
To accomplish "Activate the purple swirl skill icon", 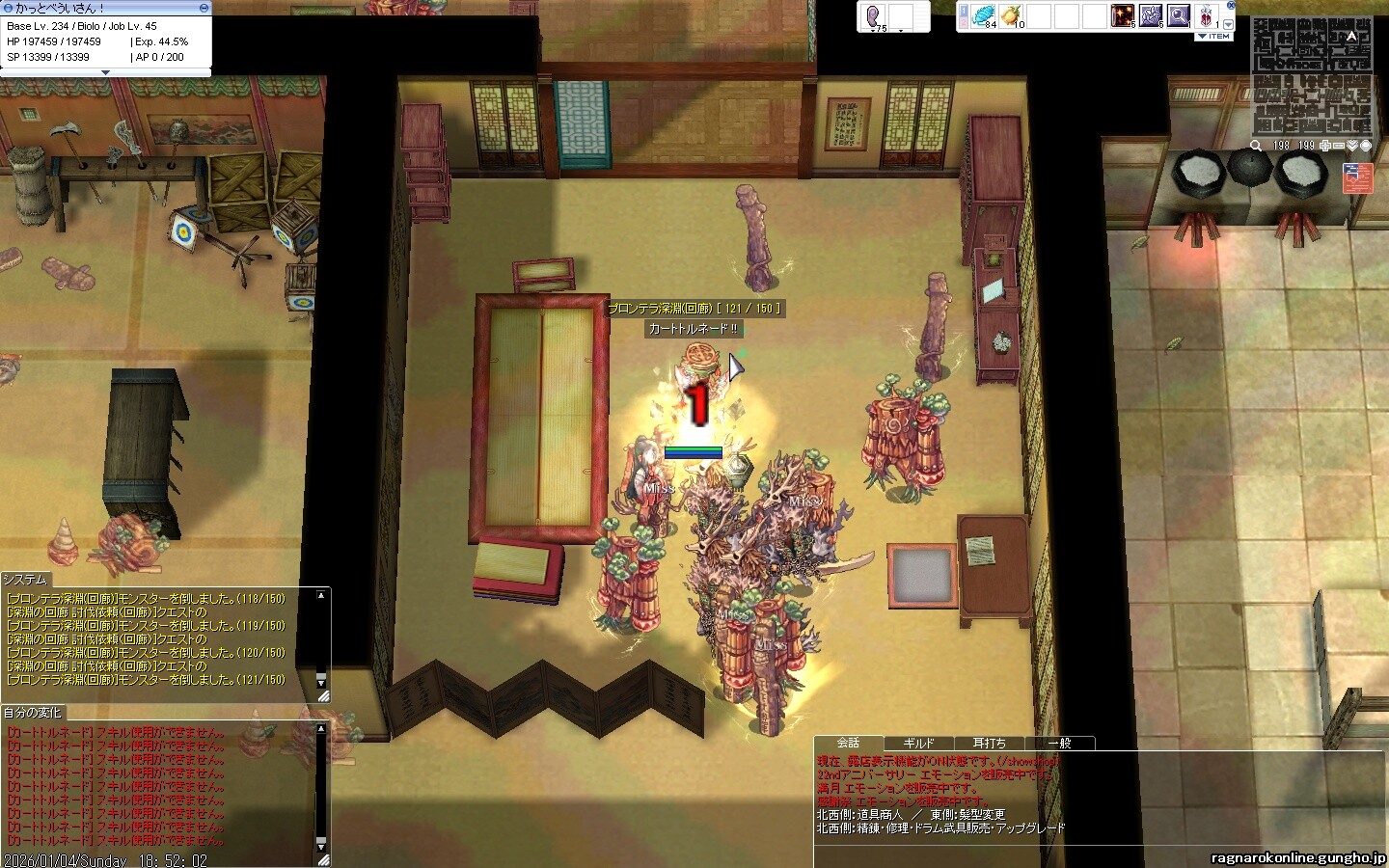I will (1151, 15).
